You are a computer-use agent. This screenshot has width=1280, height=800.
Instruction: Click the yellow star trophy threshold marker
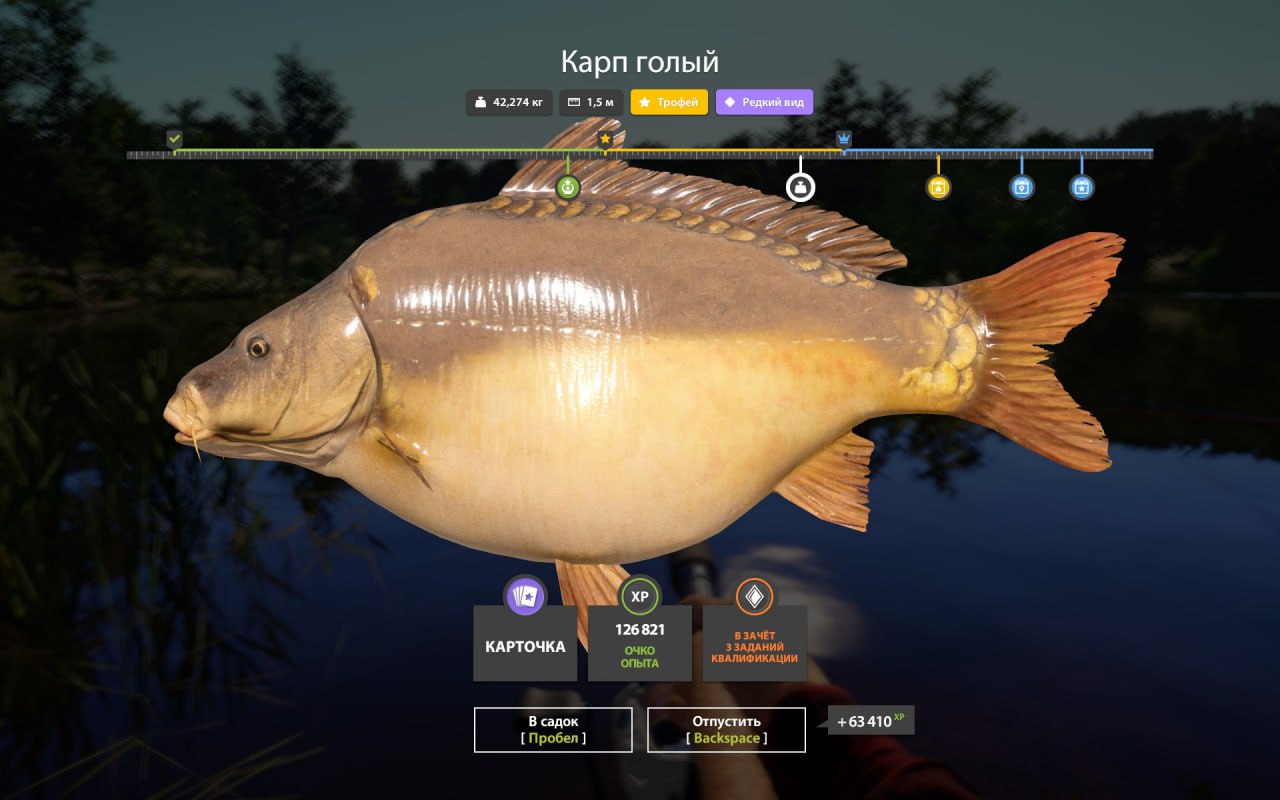605,138
